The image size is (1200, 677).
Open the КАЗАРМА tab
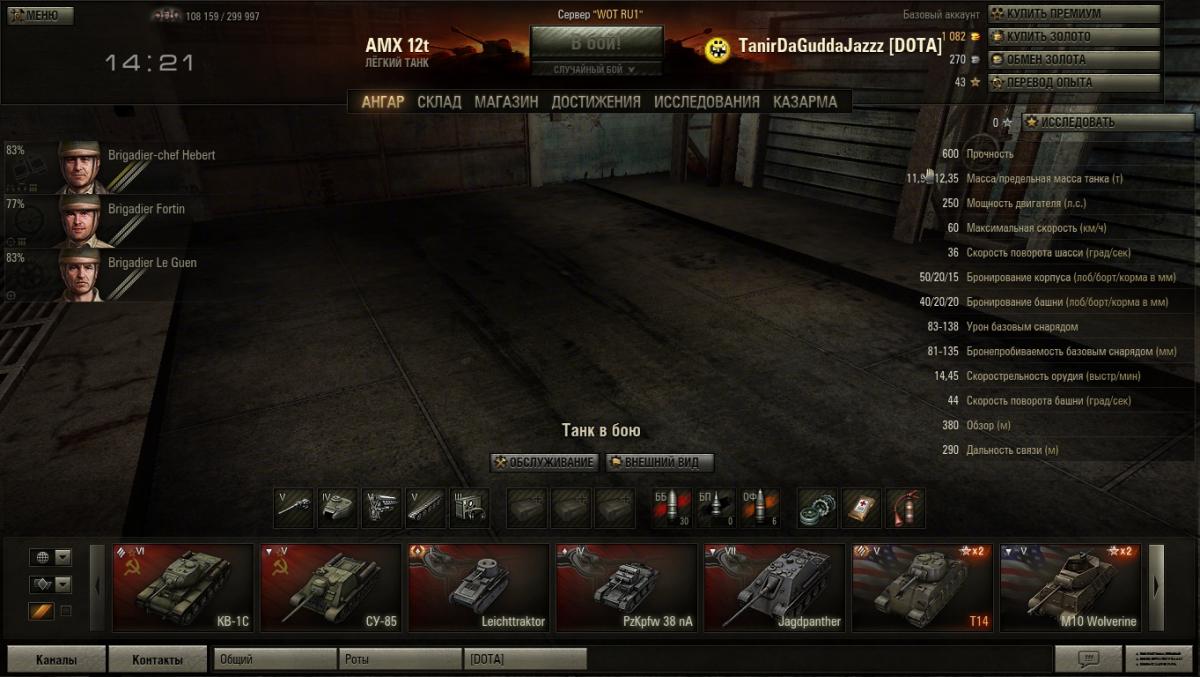click(805, 101)
